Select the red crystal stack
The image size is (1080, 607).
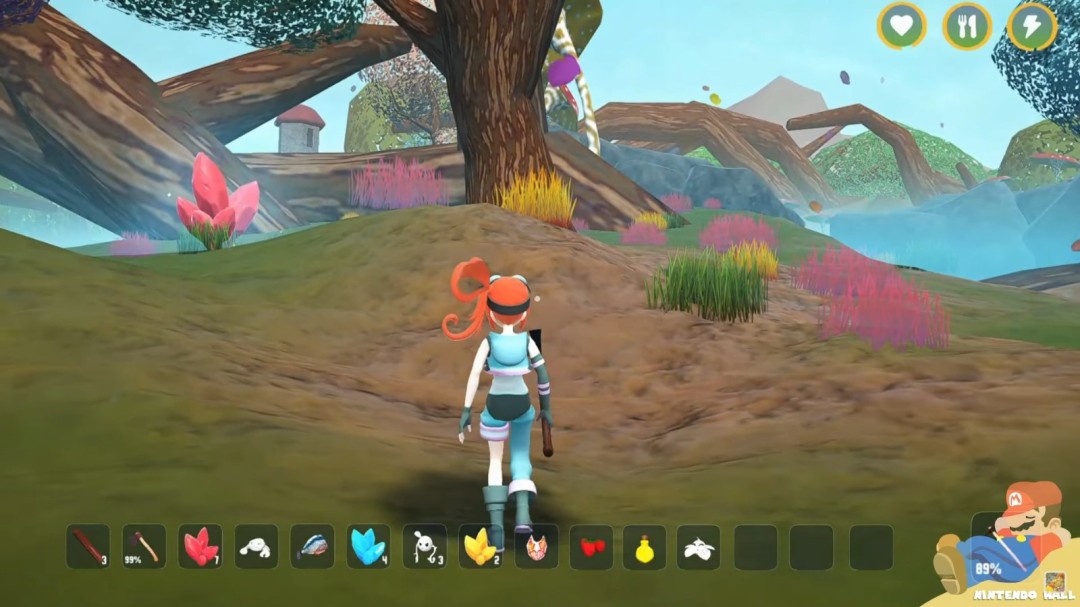(200, 547)
